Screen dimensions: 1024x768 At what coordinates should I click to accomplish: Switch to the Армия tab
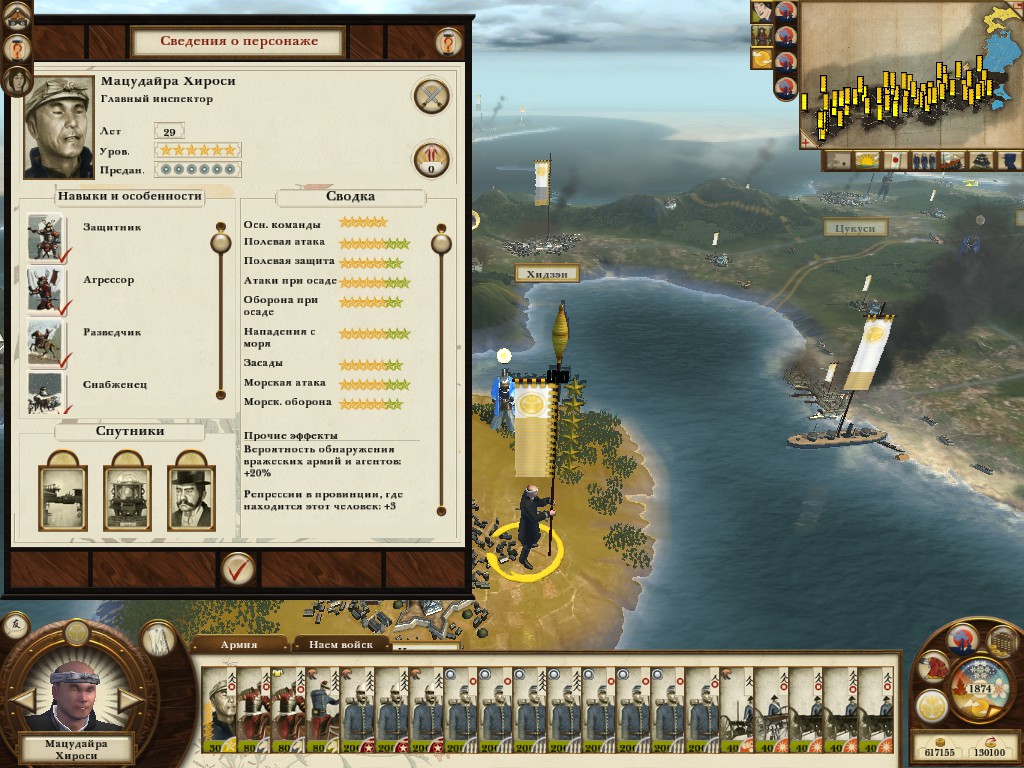[238, 645]
